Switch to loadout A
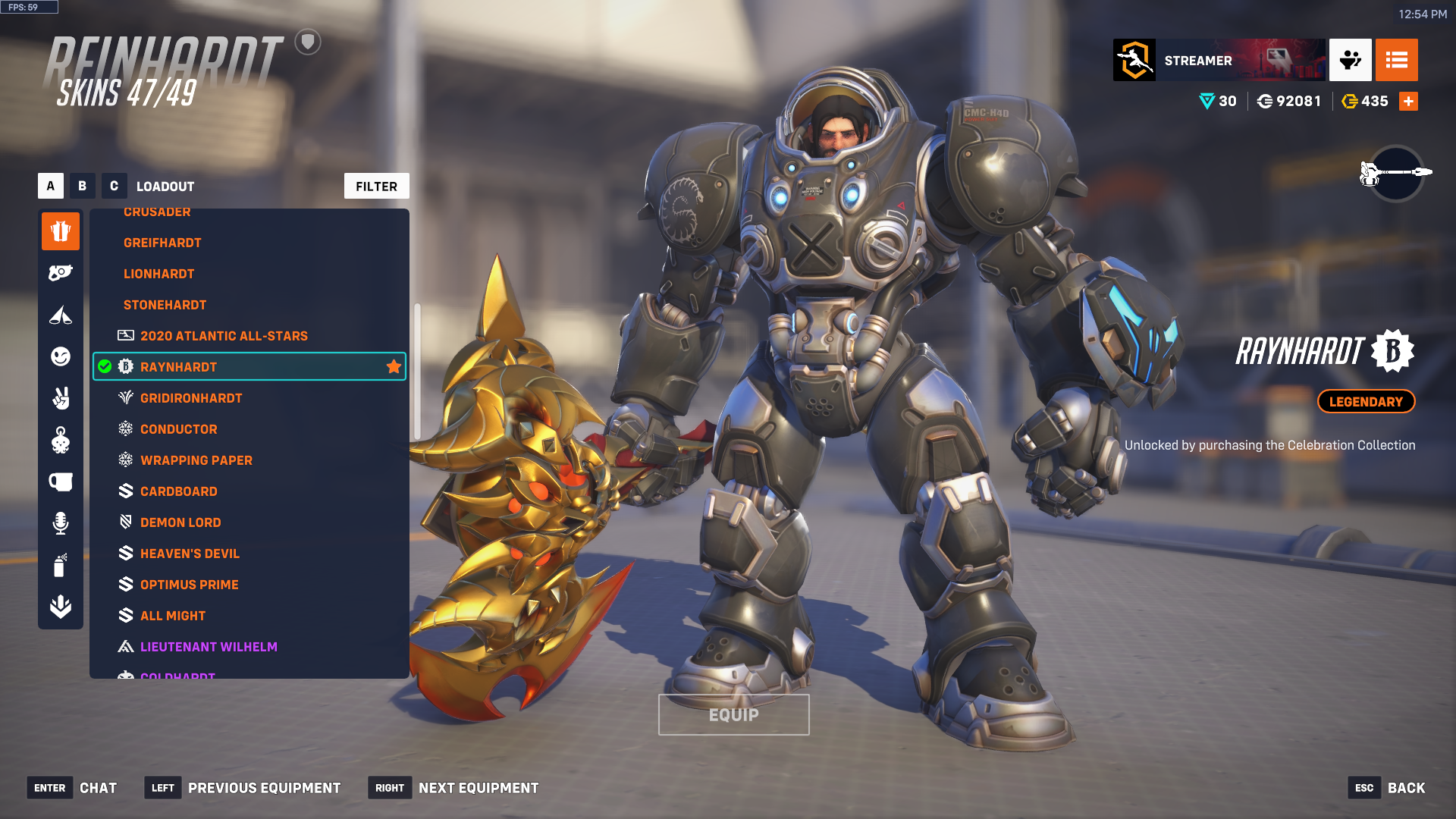The width and height of the screenshot is (1456, 819). pyautogui.click(x=51, y=186)
